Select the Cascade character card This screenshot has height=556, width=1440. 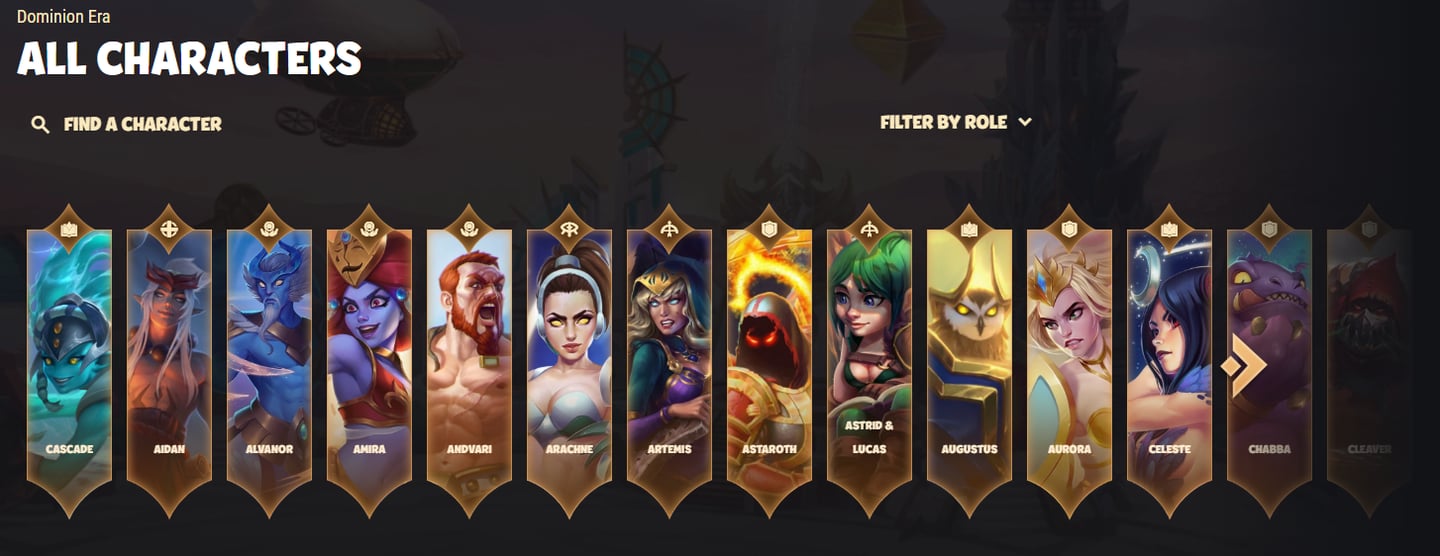coord(69,360)
